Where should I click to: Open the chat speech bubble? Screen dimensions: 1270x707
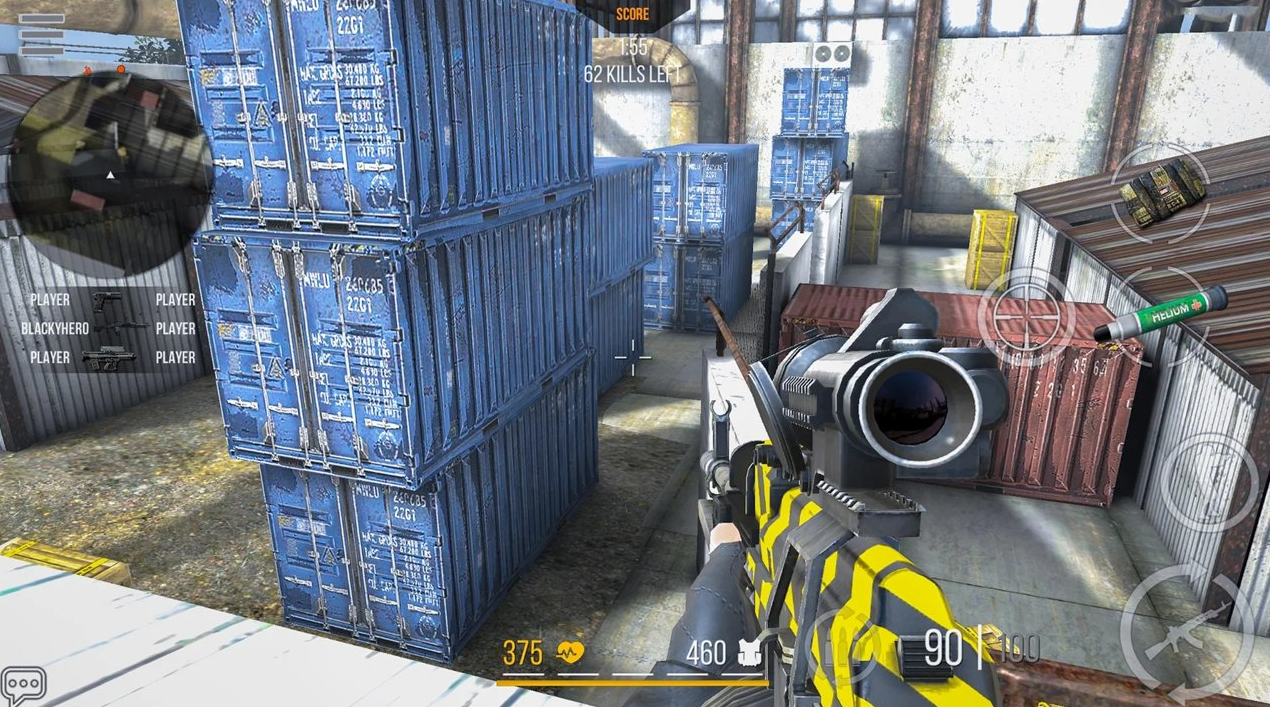pos(24,685)
